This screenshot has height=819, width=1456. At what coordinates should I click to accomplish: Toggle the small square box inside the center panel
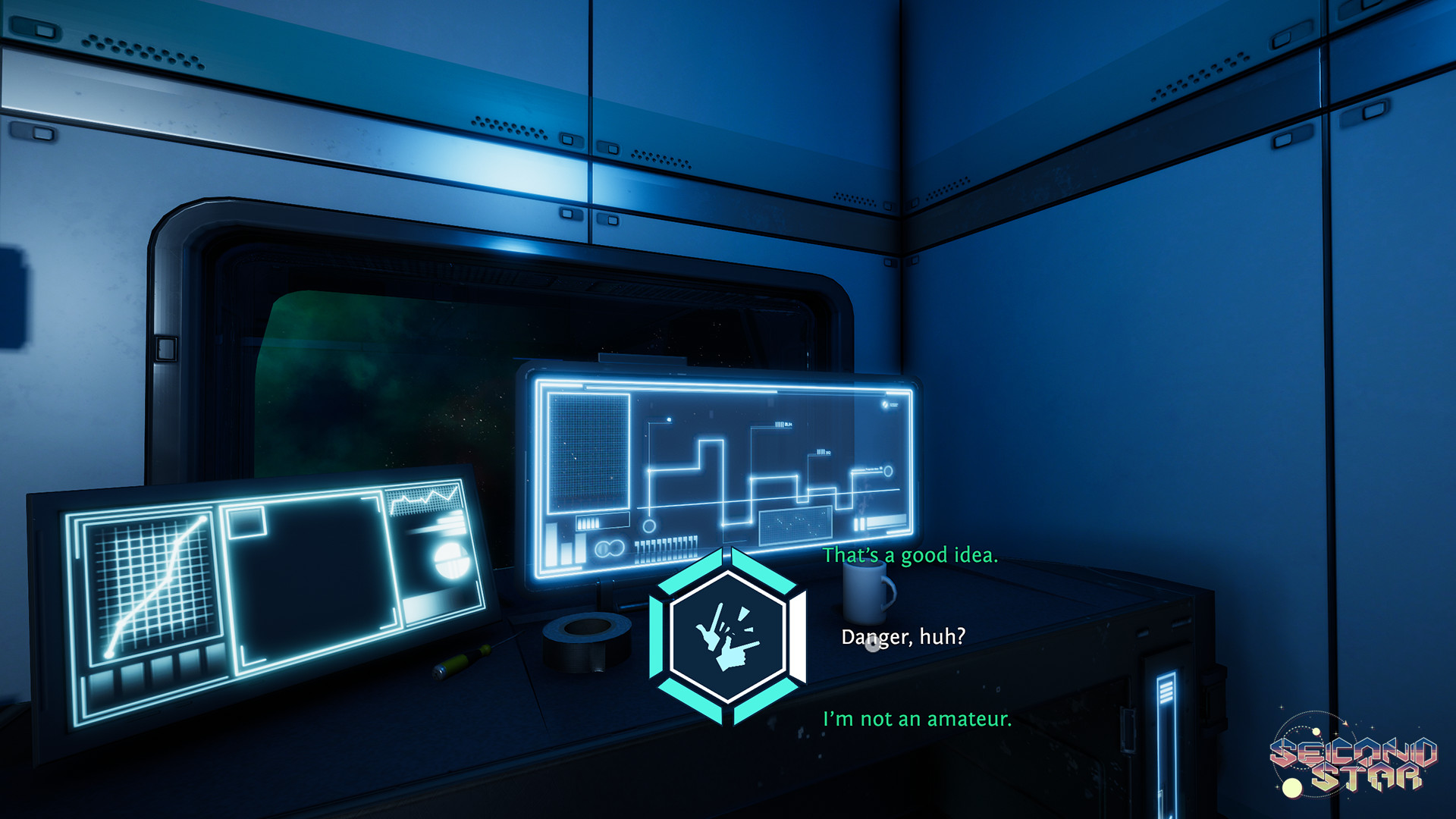click(x=246, y=524)
